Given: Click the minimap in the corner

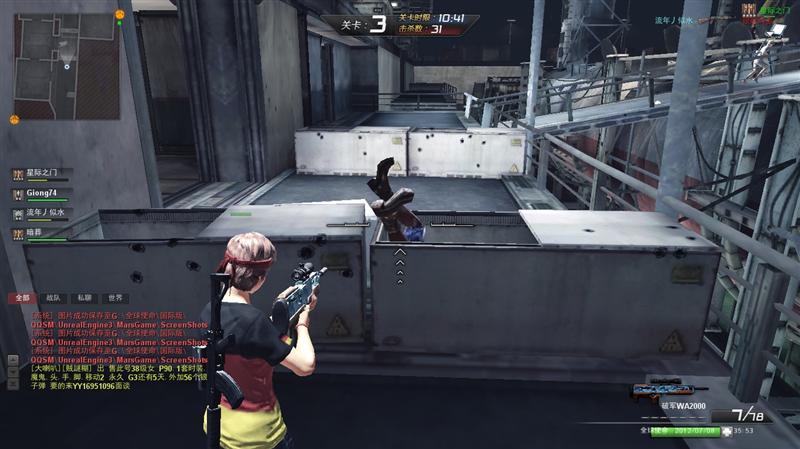Looking at the screenshot, I should [x=66, y=66].
